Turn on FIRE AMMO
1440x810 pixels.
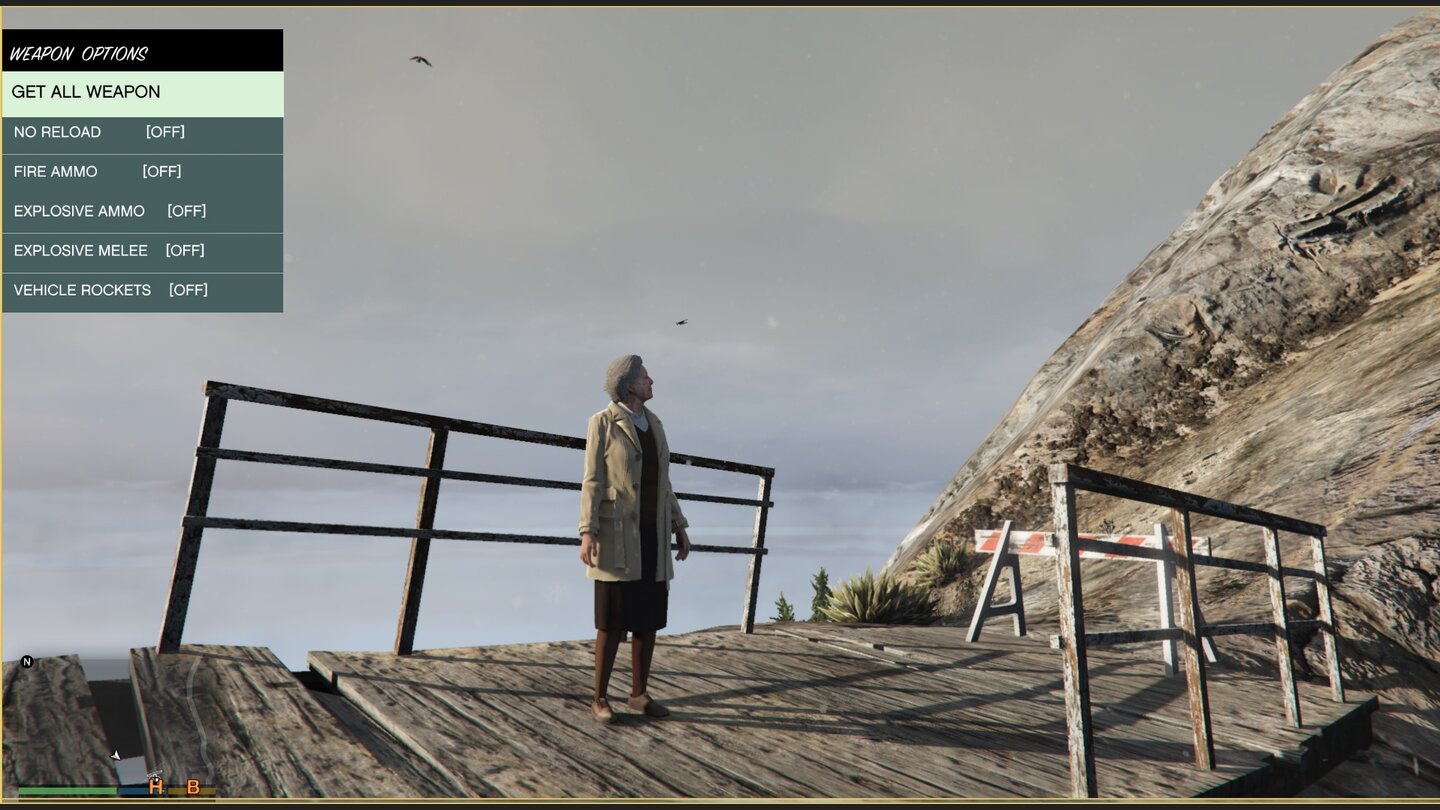pyautogui.click(x=142, y=171)
